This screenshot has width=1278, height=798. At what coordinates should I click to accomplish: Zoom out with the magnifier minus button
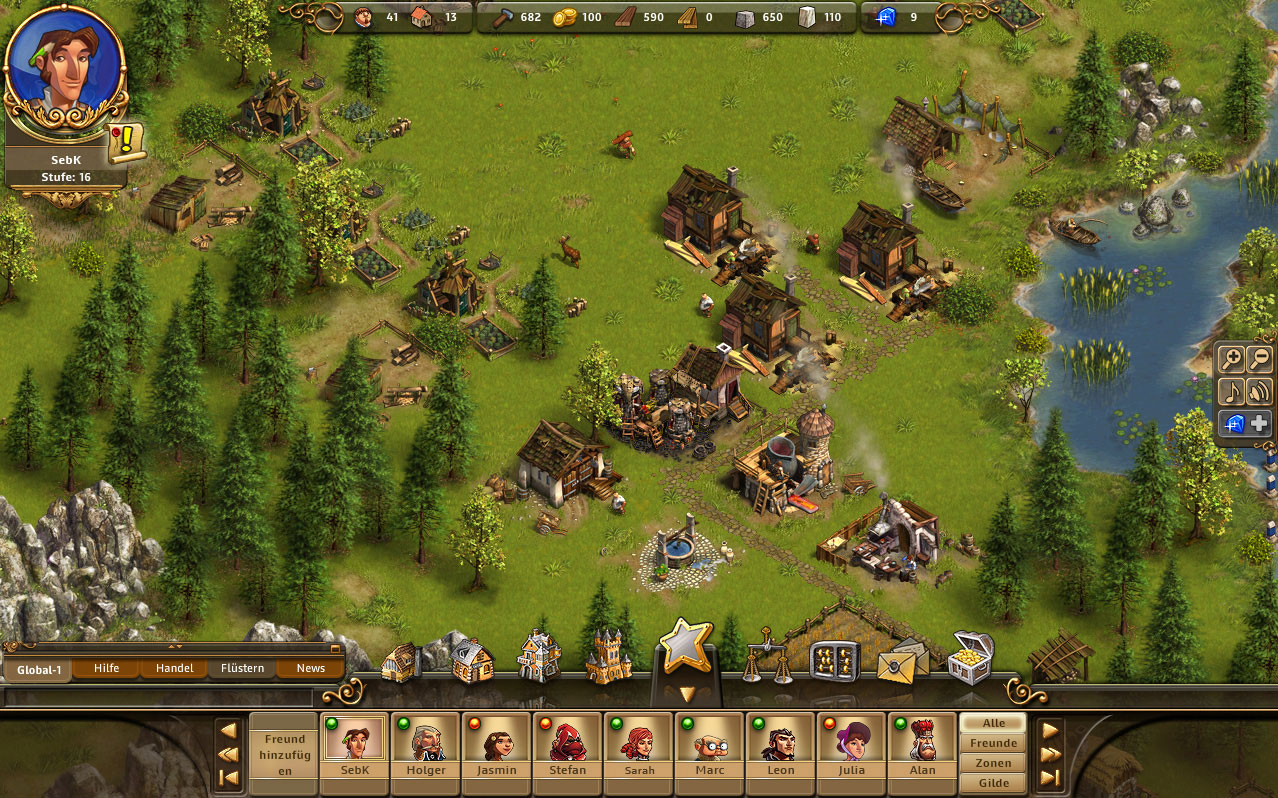[x=1259, y=360]
